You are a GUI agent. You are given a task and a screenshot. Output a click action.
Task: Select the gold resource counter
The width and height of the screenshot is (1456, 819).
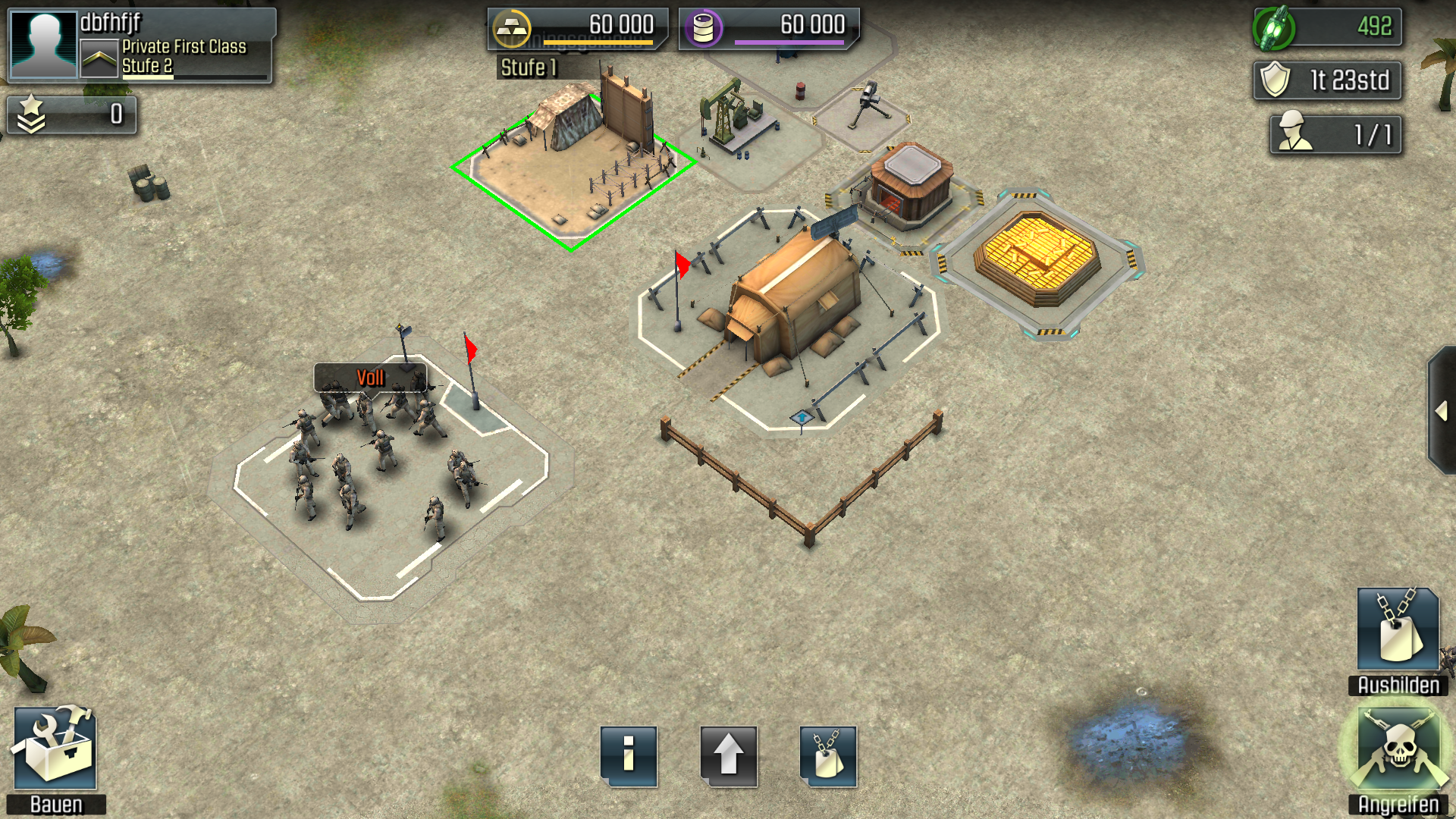tap(578, 28)
